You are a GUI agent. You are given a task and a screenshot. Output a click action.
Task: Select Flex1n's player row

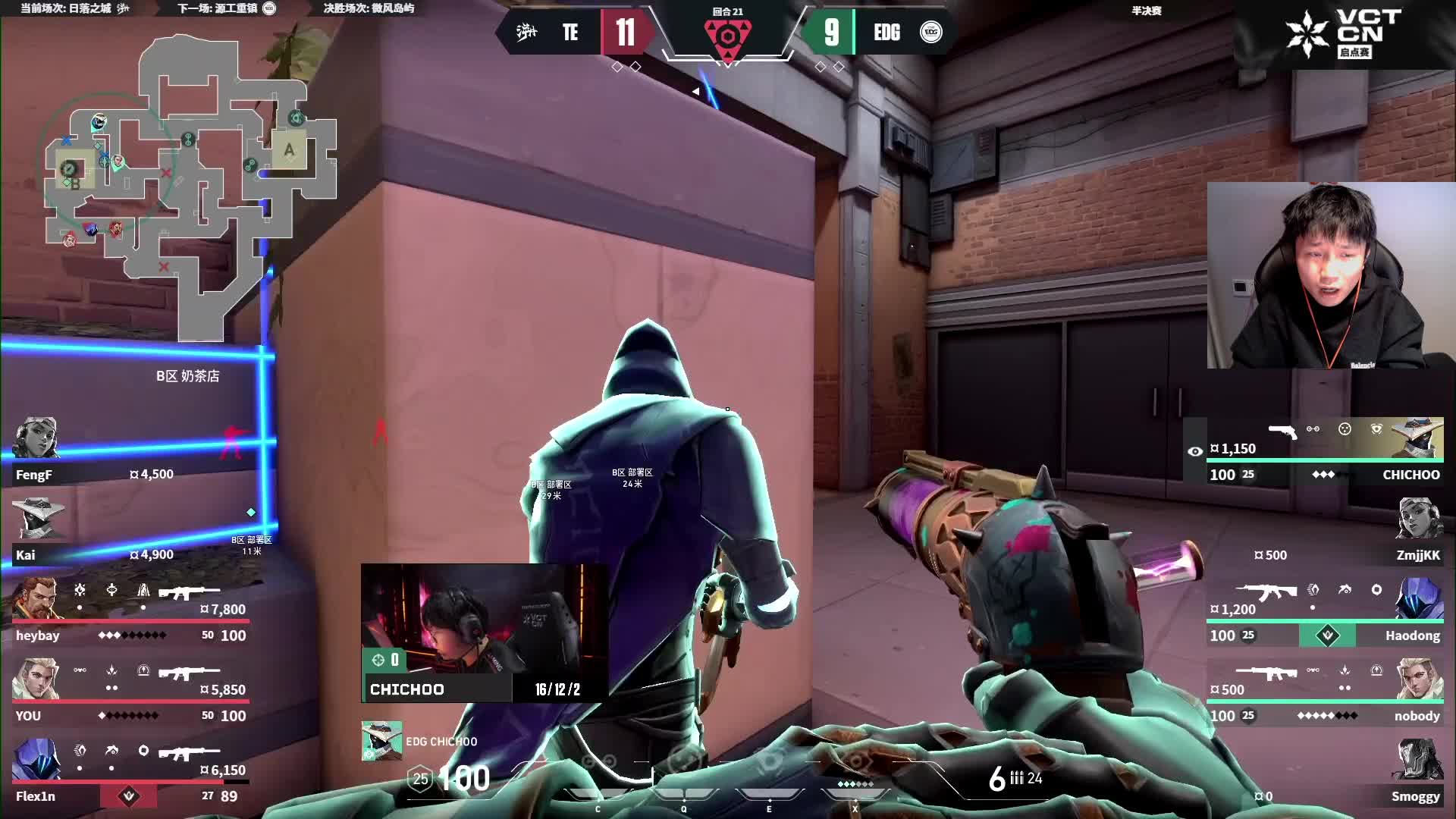click(x=129, y=772)
